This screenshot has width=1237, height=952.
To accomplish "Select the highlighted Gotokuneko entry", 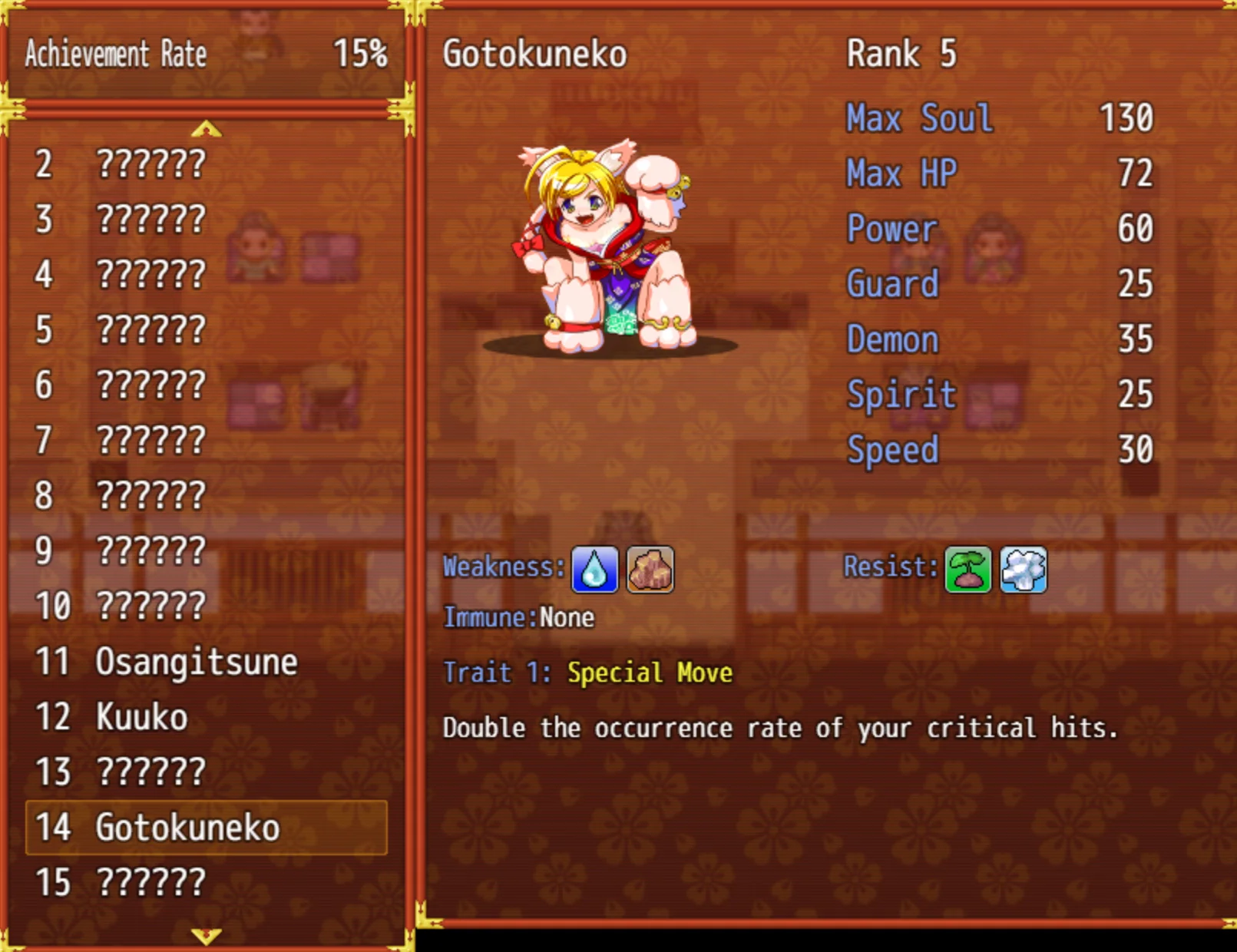I will (206, 828).
